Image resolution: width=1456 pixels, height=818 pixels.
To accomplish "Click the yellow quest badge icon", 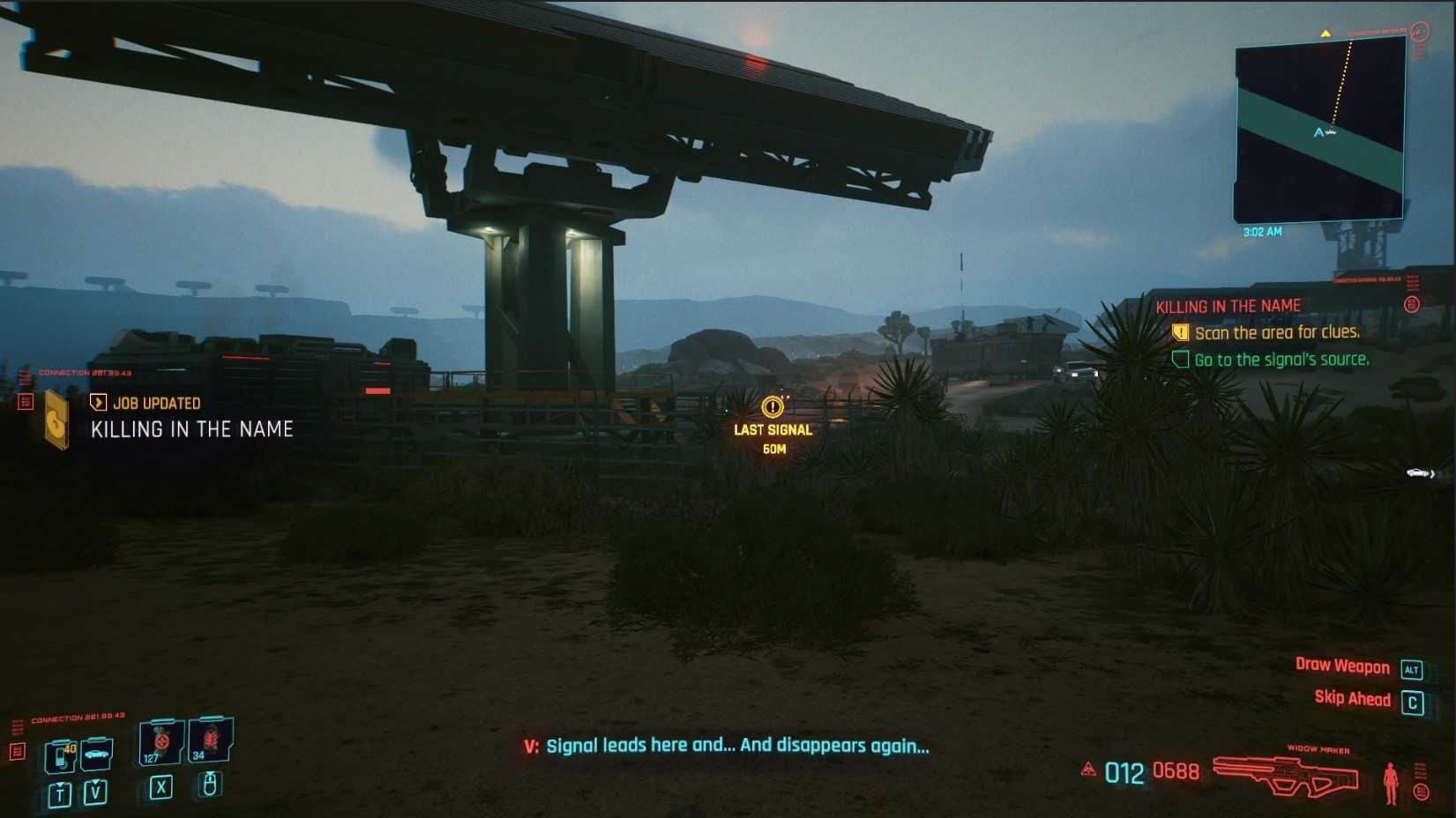I will point(57,420).
